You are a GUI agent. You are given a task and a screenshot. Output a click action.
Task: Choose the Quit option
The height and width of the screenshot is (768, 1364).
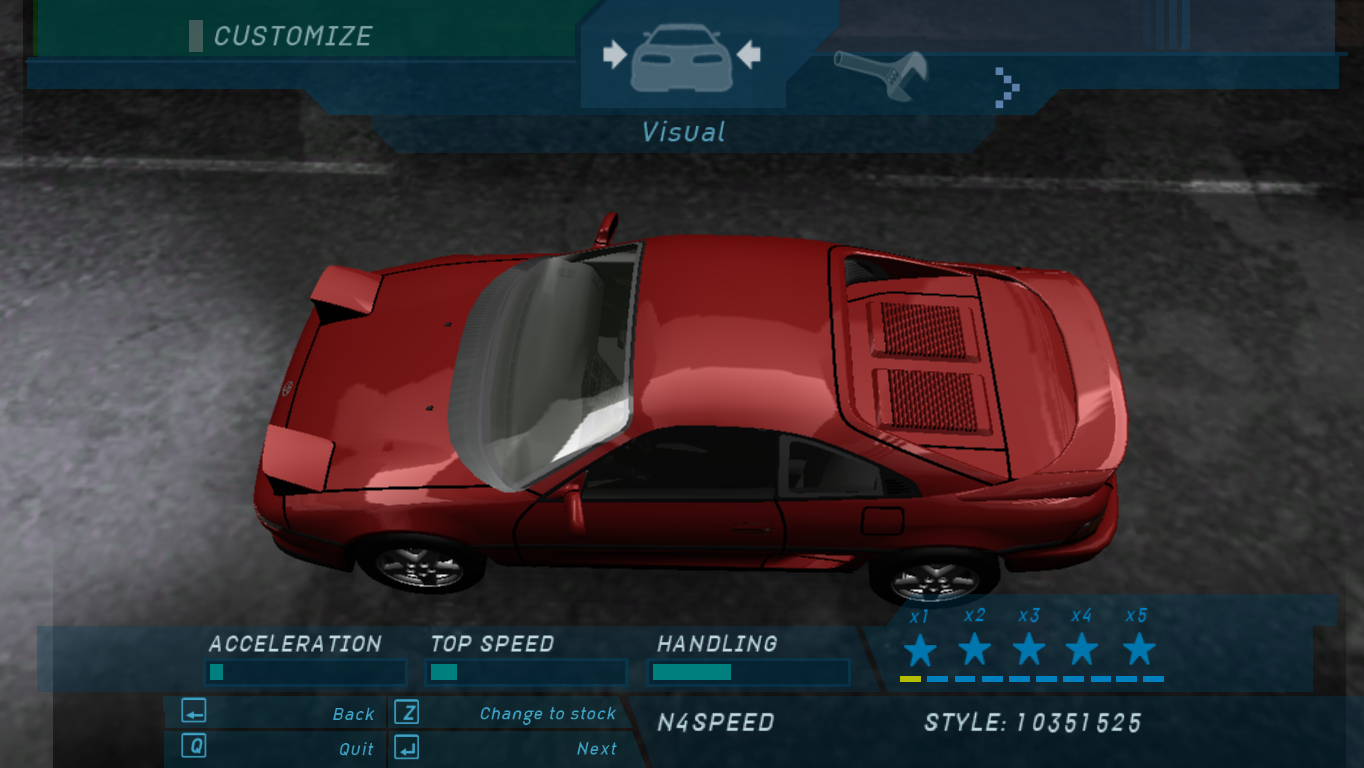click(x=276, y=748)
